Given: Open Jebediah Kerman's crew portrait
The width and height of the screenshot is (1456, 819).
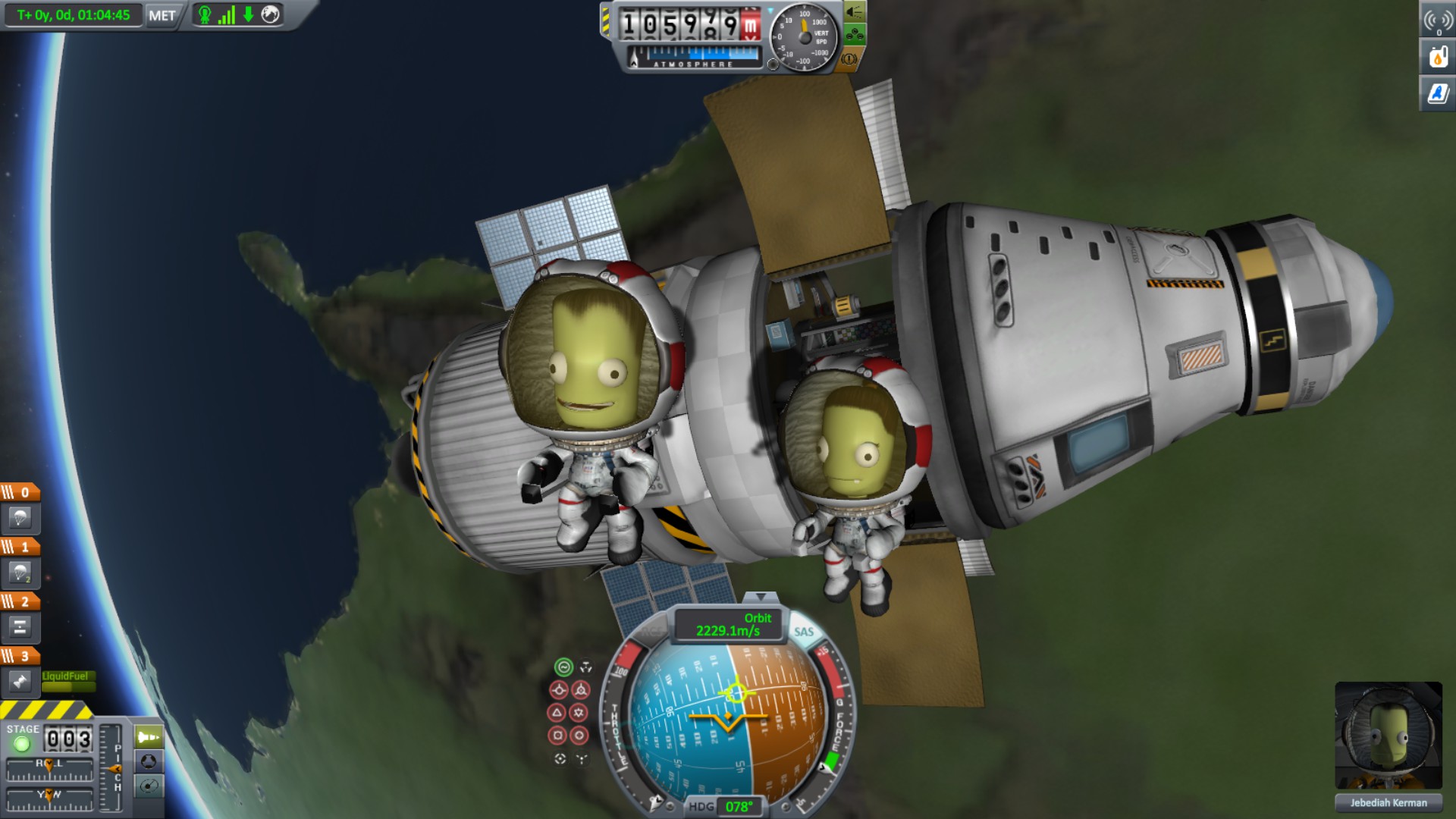Looking at the screenshot, I should pyautogui.click(x=1388, y=736).
